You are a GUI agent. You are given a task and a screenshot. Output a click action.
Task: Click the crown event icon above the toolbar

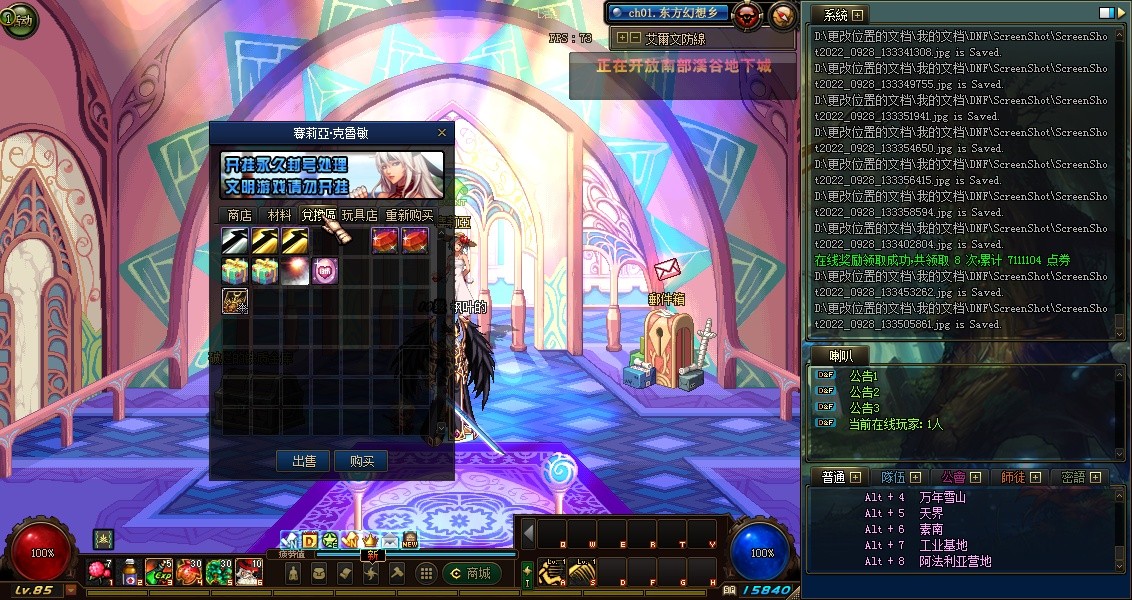[x=369, y=541]
